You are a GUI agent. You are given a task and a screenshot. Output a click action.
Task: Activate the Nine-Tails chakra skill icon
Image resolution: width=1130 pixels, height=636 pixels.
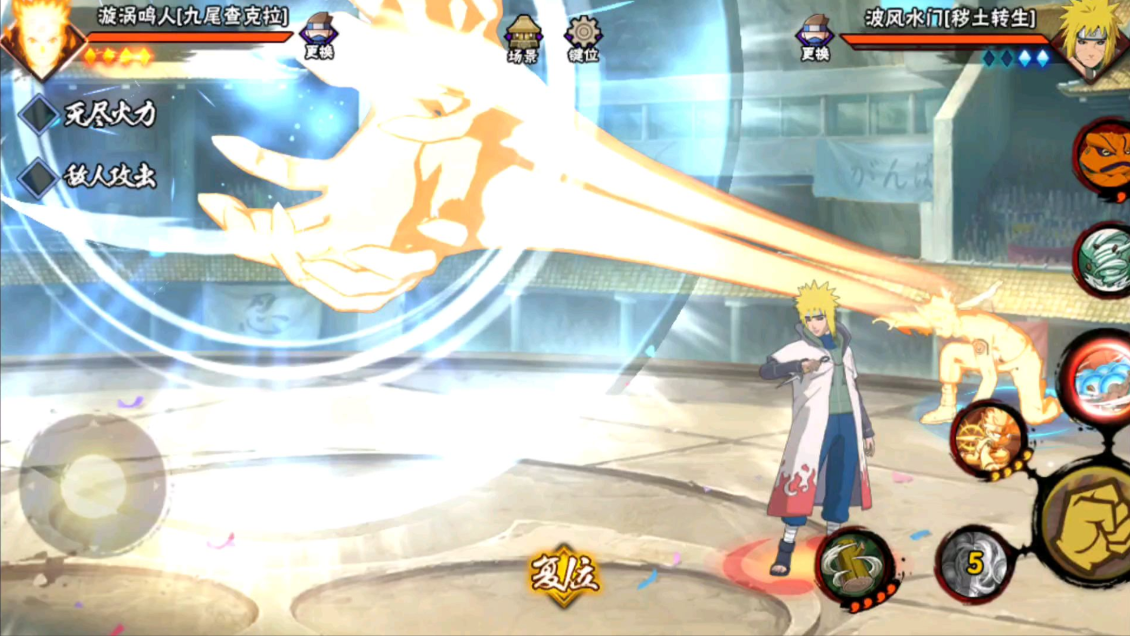987,439
